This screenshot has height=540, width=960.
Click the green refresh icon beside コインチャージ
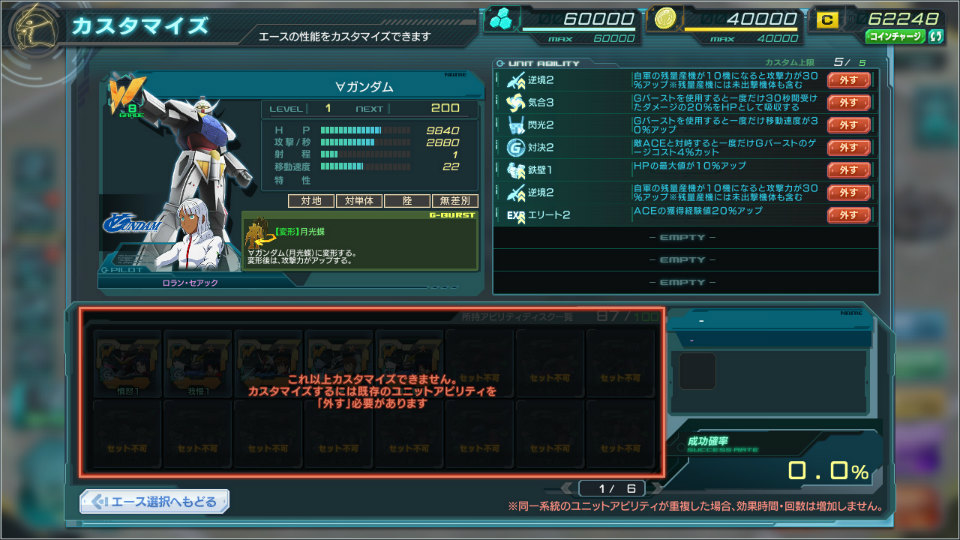tap(936, 37)
